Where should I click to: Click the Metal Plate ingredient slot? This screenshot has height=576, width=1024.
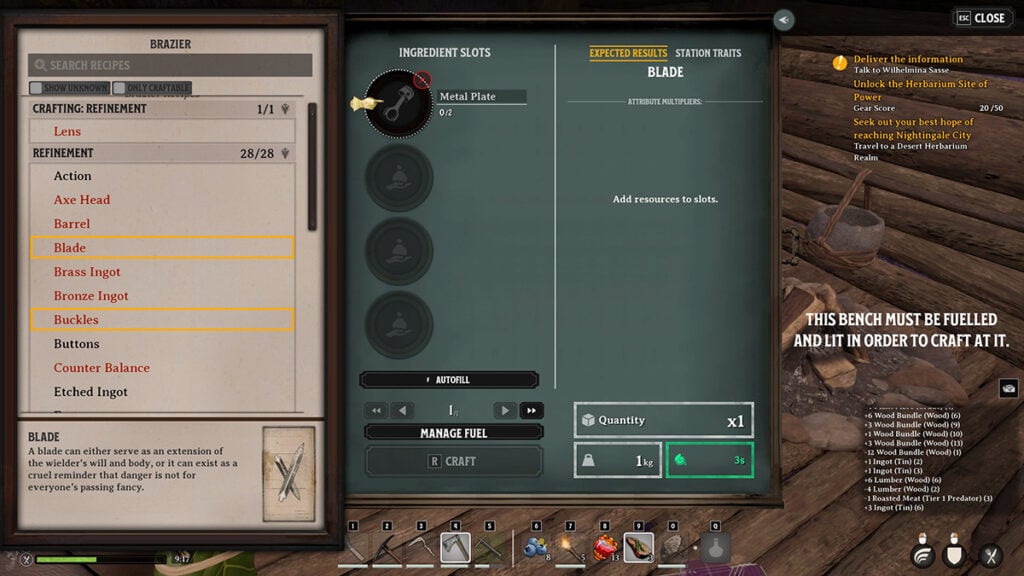tap(398, 103)
